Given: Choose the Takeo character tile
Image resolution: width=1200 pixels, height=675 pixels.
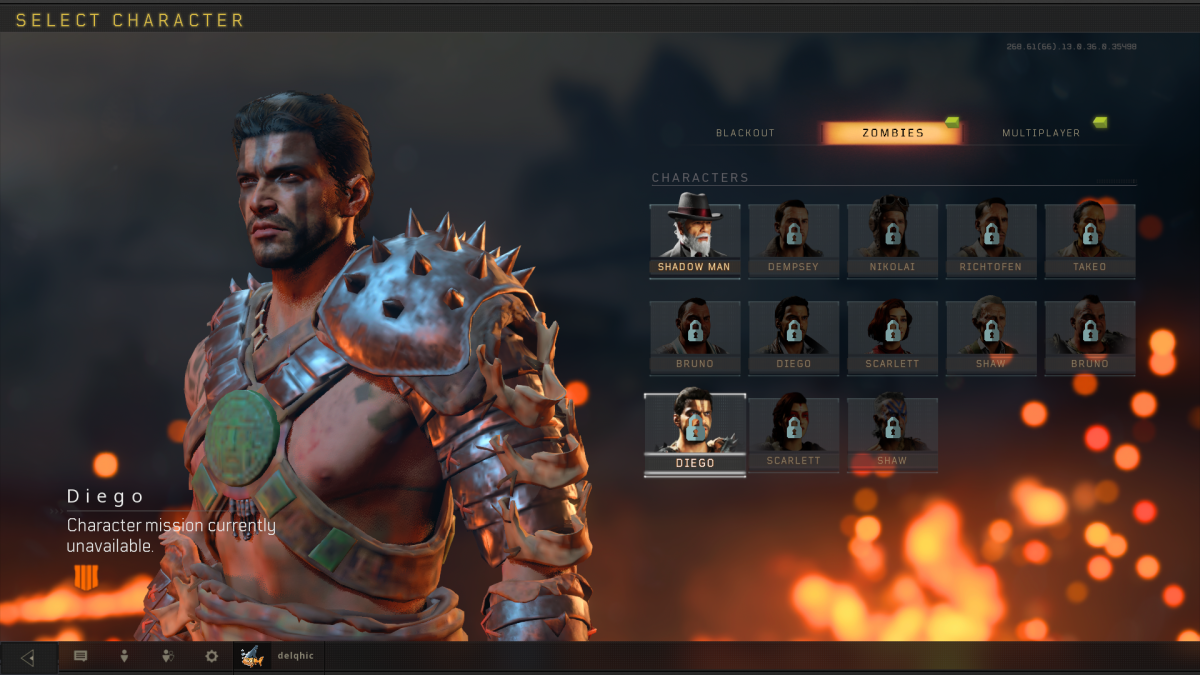Looking at the screenshot, I should coord(1090,240).
